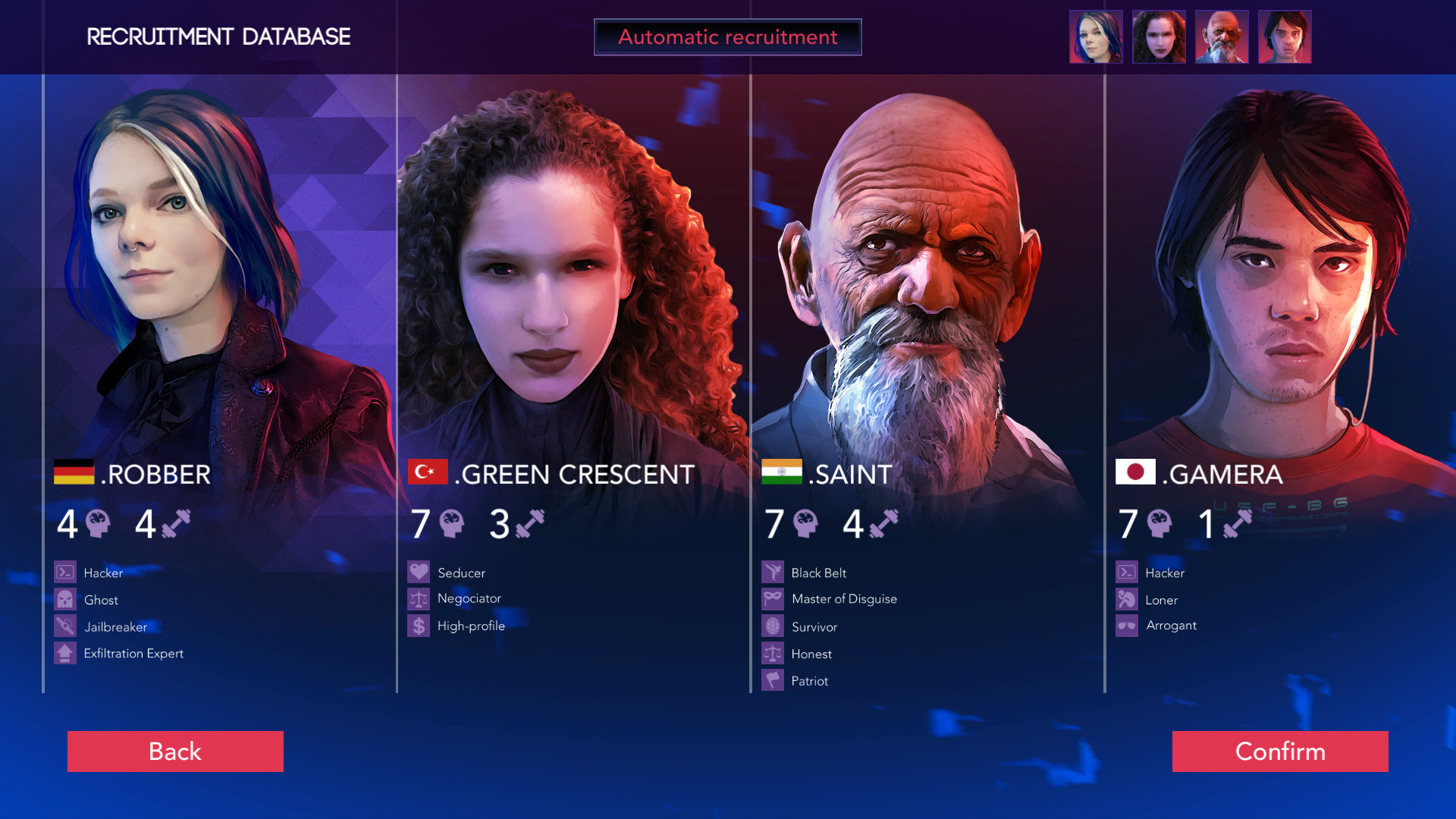This screenshot has width=1456, height=819.
Task: Click the High-profile dollar icon for .GREEN CRESCENT
Action: pyautogui.click(x=418, y=626)
